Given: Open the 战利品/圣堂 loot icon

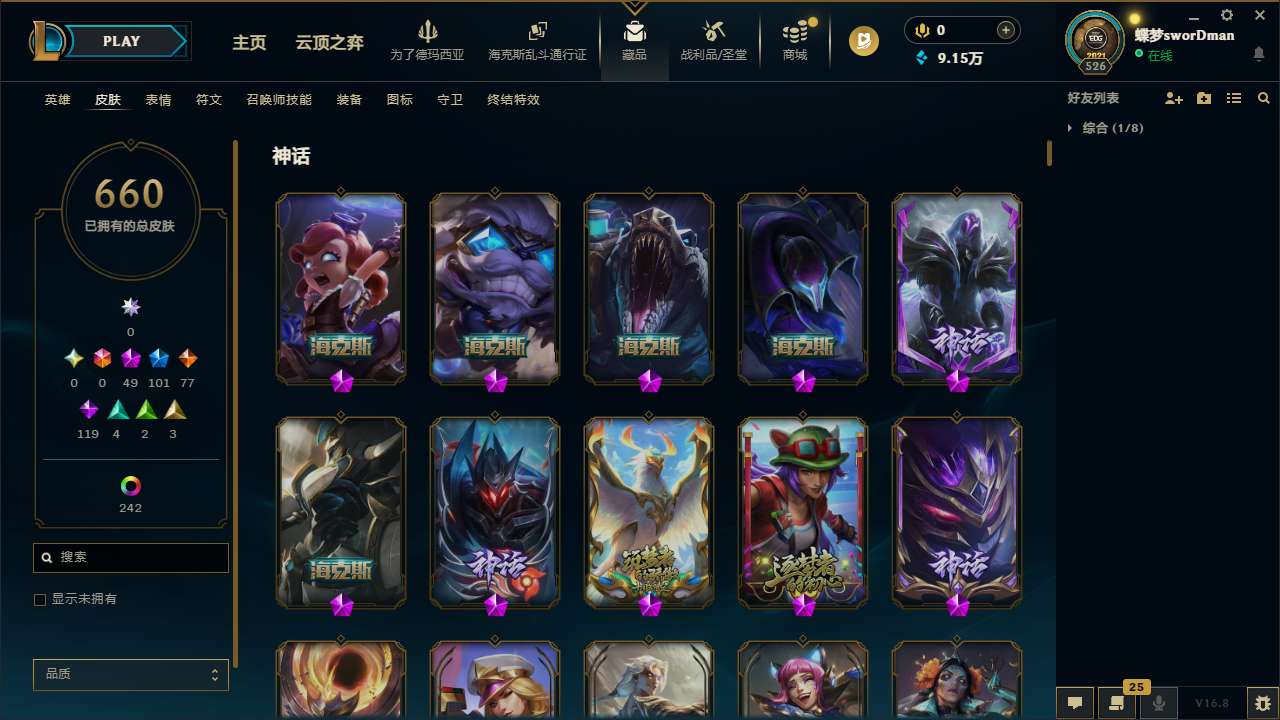Looking at the screenshot, I should (712, 35).
